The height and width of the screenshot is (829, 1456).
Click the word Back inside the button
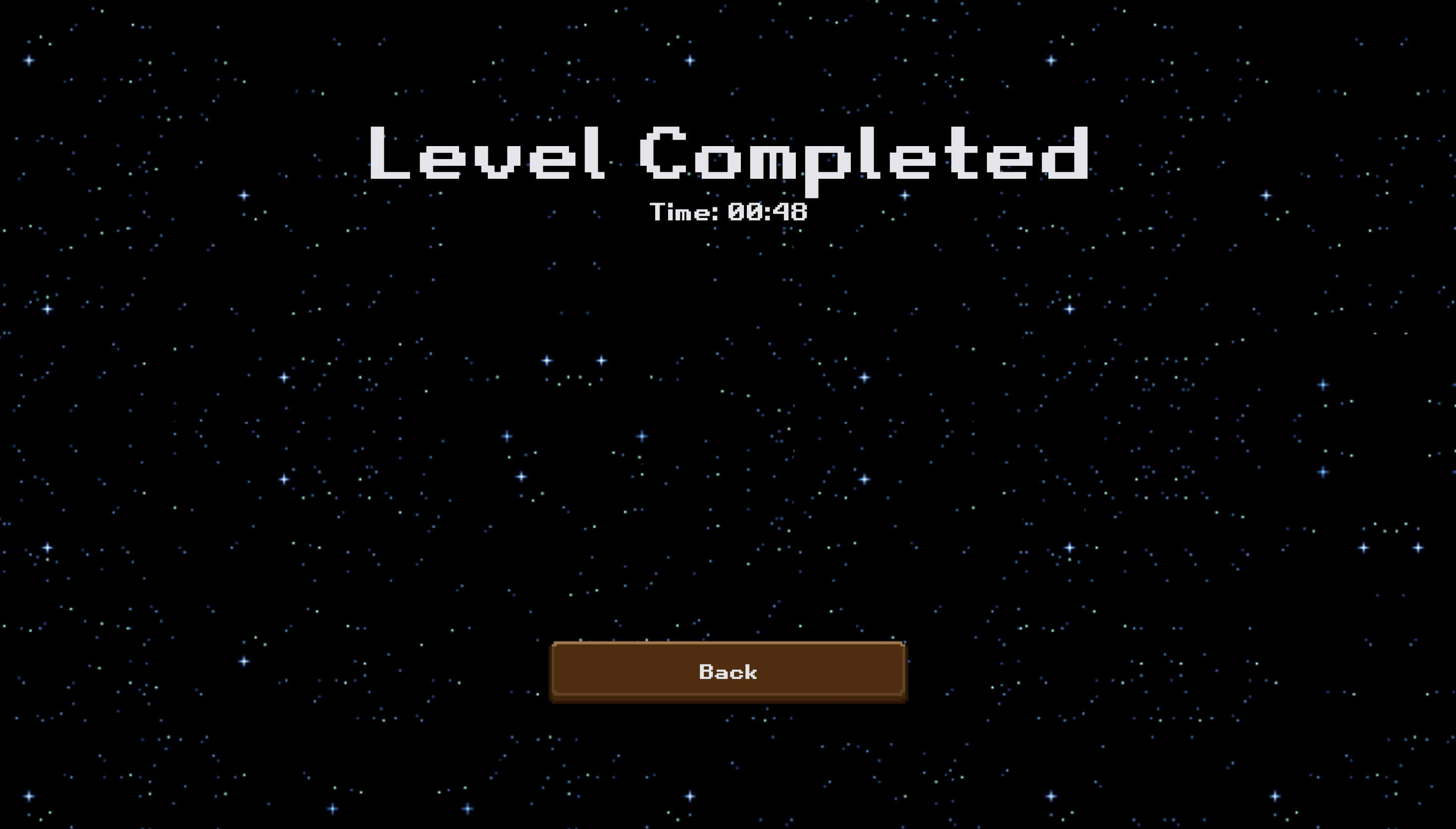[x=728, y=672]
